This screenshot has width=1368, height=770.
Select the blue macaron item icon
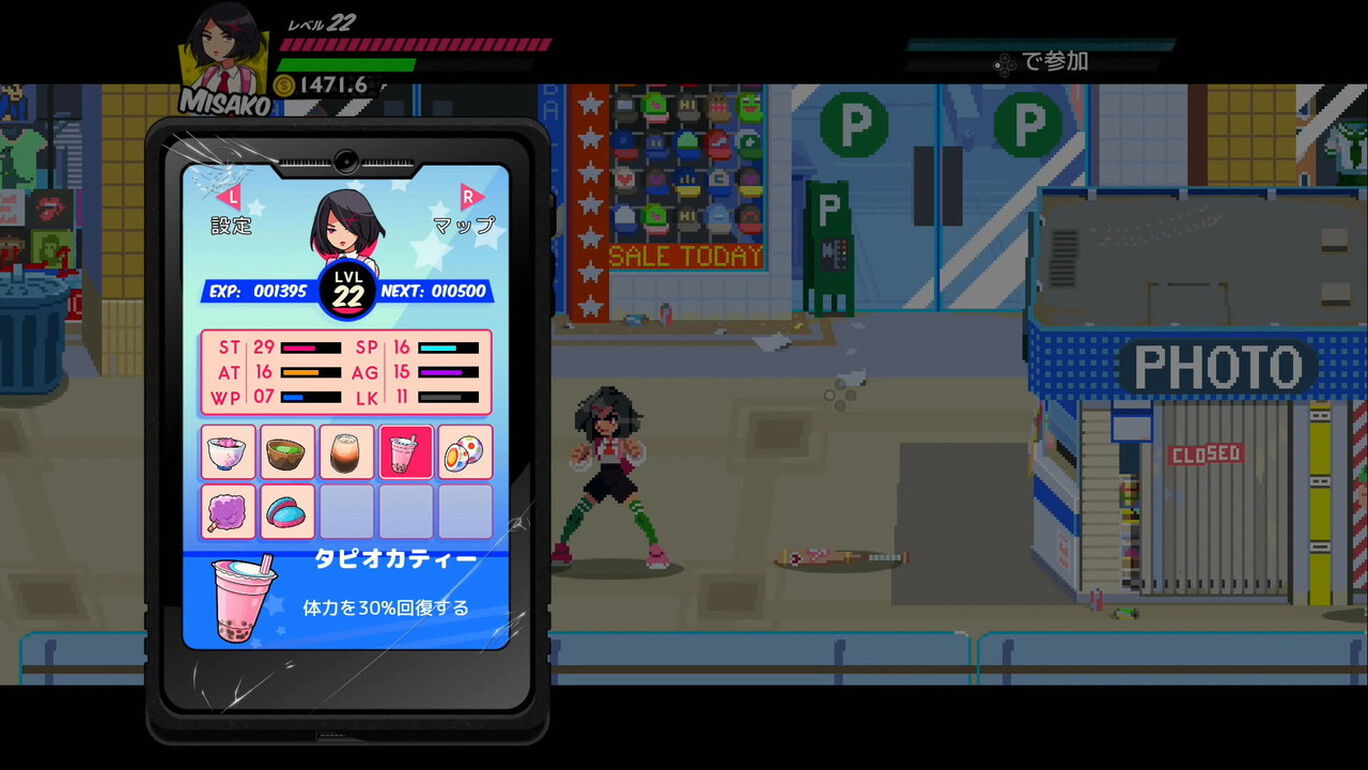[287, 511]
